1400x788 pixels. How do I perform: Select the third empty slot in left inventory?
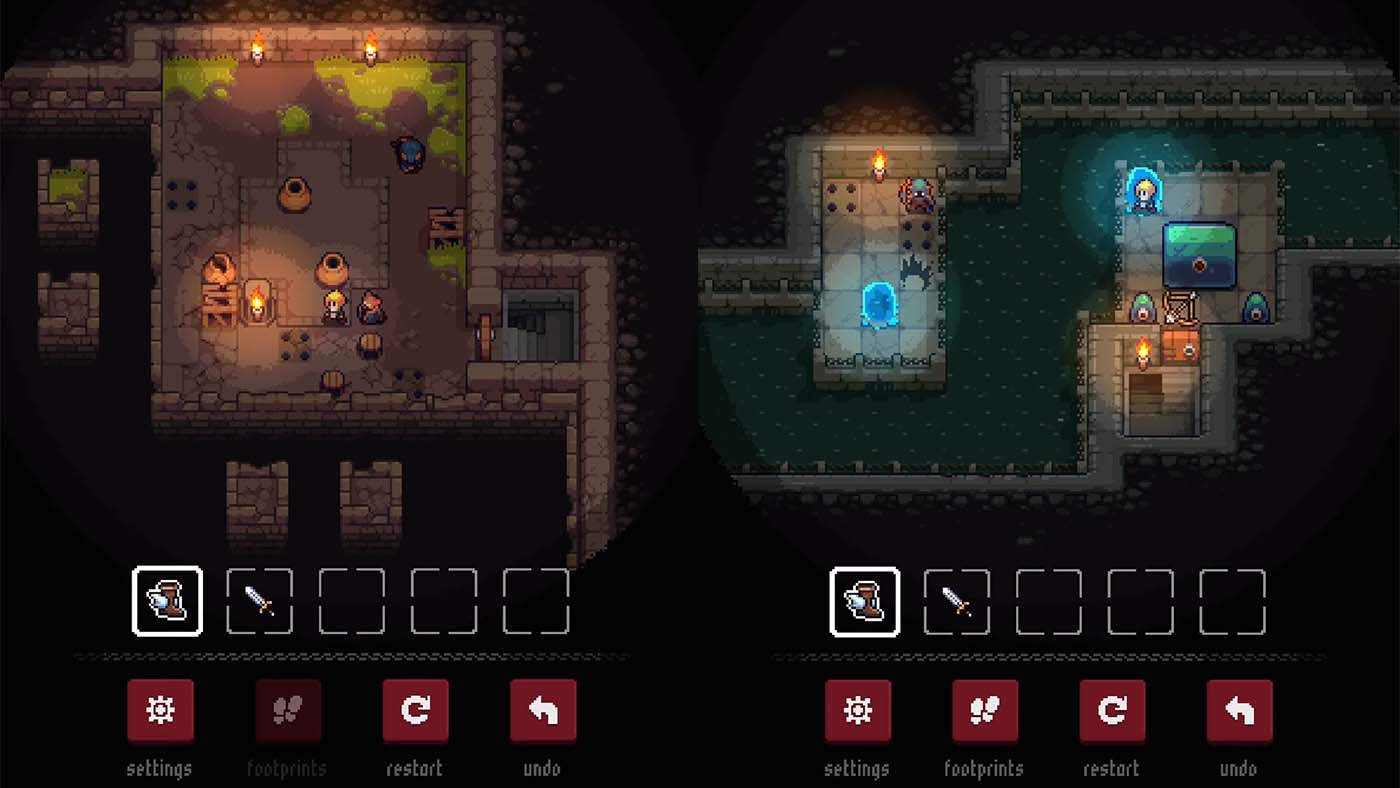pyautogui.click(x=351, y=600)
